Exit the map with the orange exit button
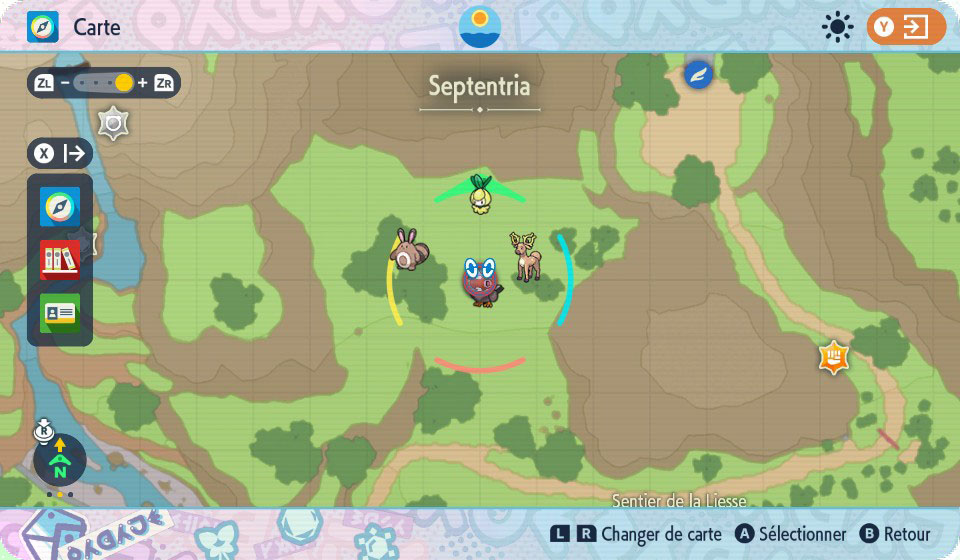The height and width of the screenshot is (560, 960). point(906,27)
